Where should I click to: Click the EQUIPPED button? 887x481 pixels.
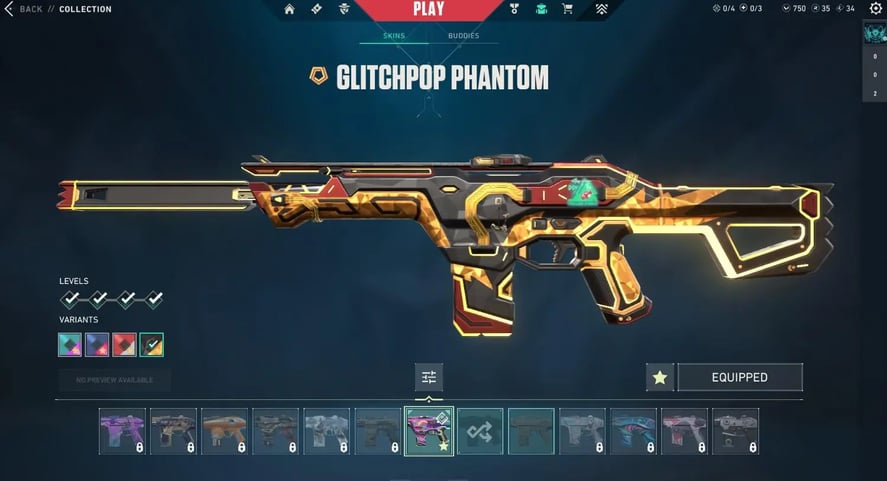(x=740, y=377)
